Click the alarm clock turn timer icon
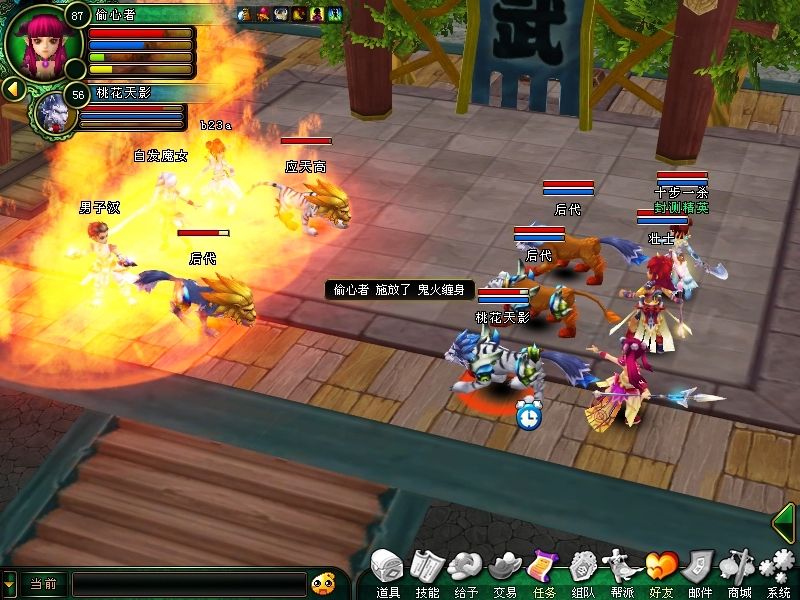Image resolution: width=800 pixels, height=600 pixels. pos(529,414)
